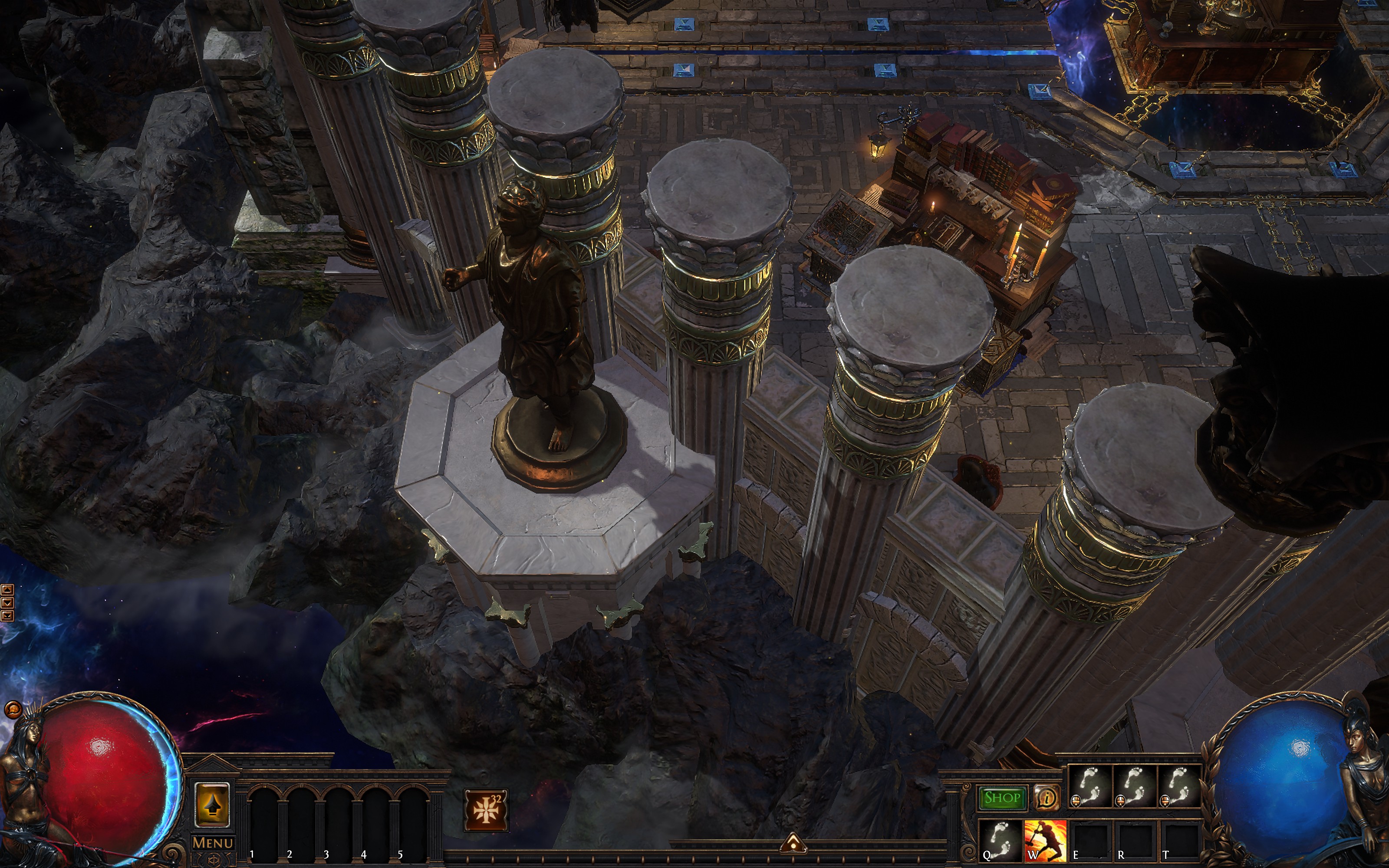
Task: Open the green Shop button
Action: (1002, 797)
